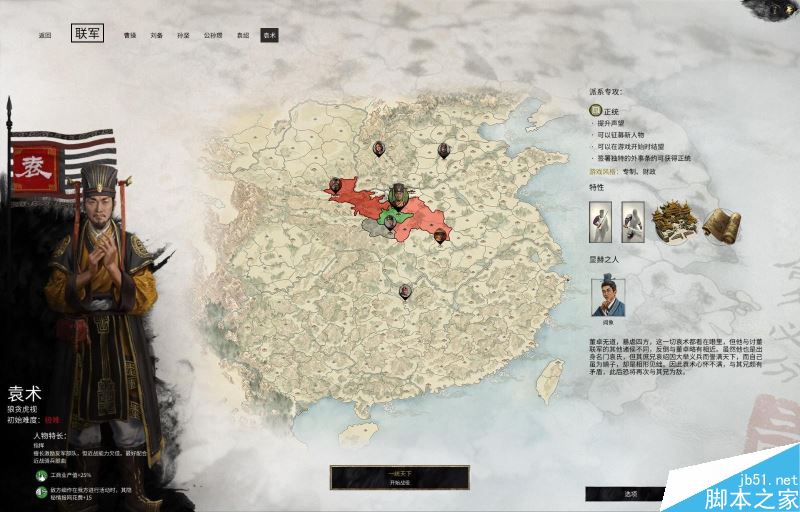Go back with the 返回 button
The width and height of the screenshot is (800, 512).
(45, 35)
